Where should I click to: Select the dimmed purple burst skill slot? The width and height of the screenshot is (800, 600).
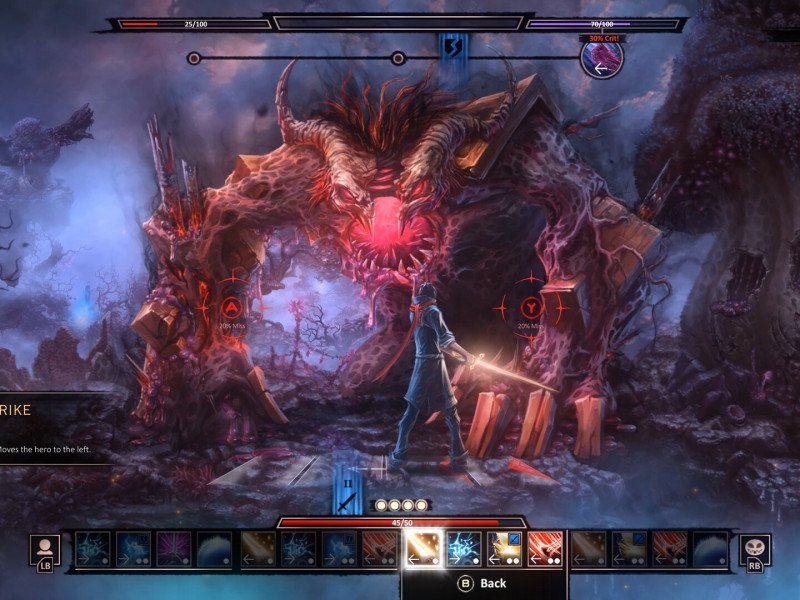pos(174,549)
